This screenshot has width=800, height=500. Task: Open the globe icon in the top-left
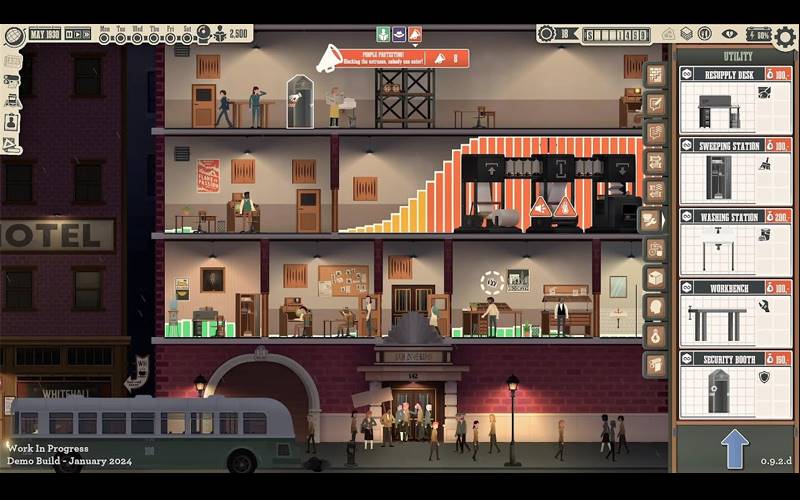13,35
